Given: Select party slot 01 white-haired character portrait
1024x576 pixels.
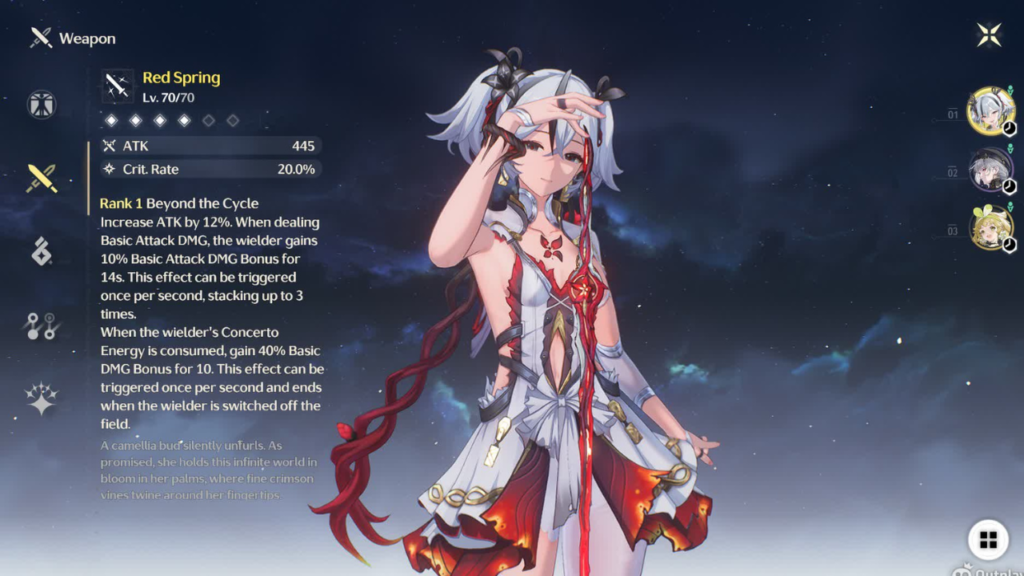Looking at the screenshot, I should point(990,110).
